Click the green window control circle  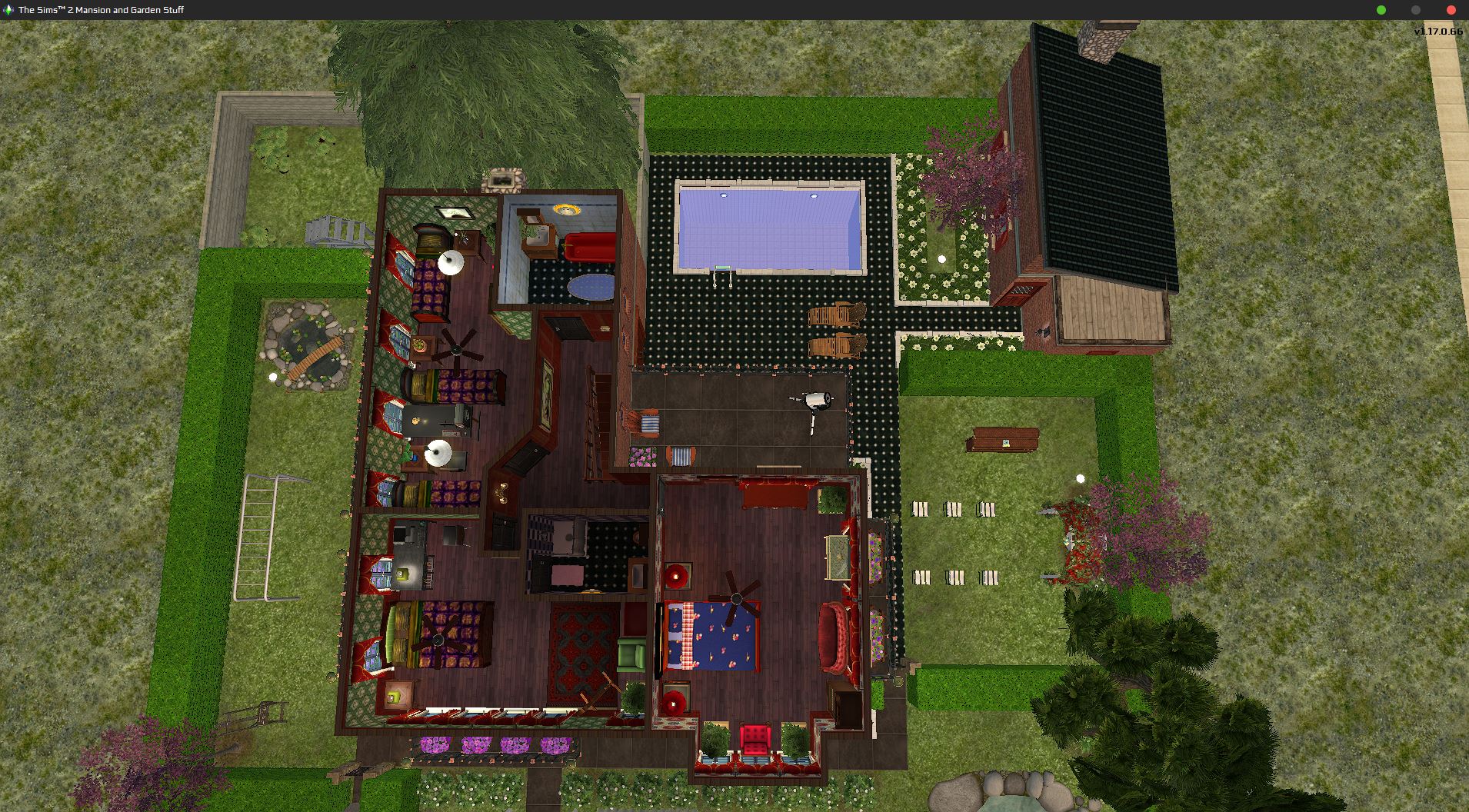point(1379,10)
